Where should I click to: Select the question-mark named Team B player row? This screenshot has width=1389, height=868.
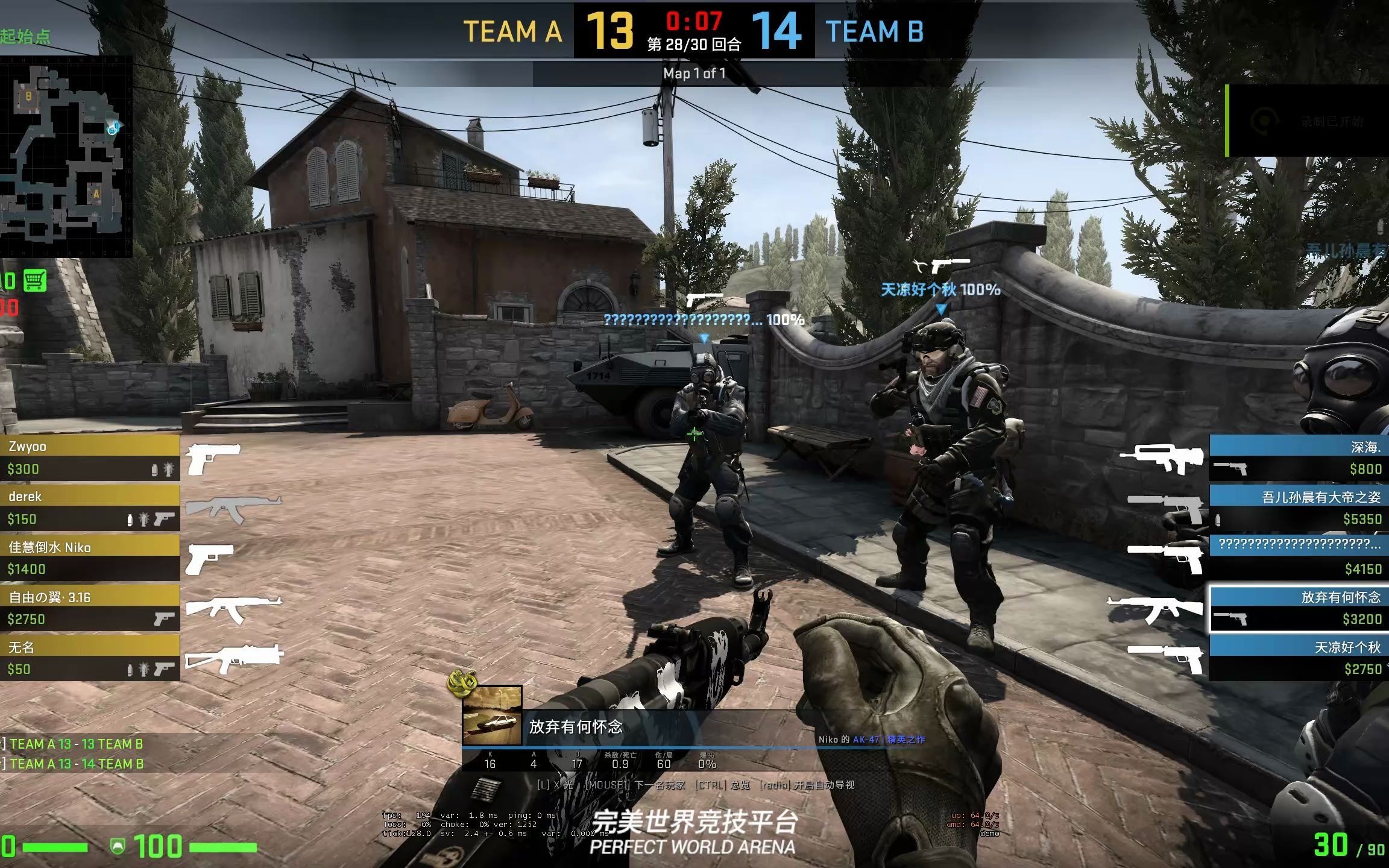(1299, 558)
